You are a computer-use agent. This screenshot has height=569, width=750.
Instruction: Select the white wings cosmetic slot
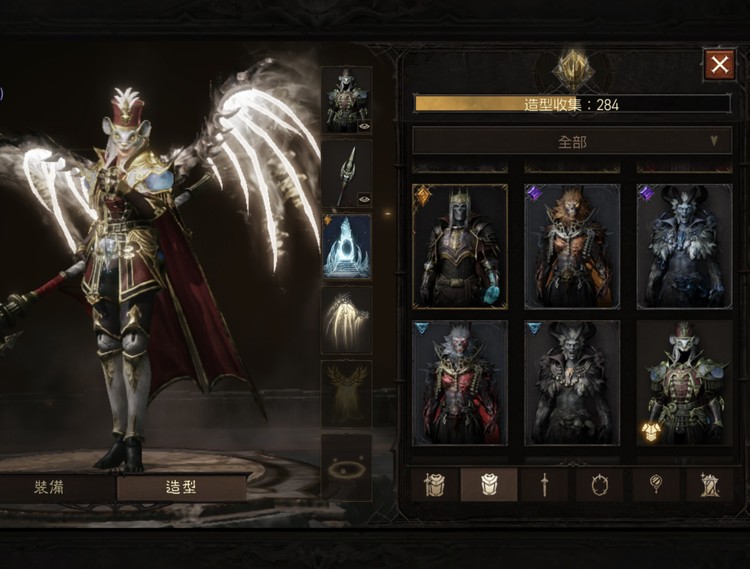pos(346,319)
